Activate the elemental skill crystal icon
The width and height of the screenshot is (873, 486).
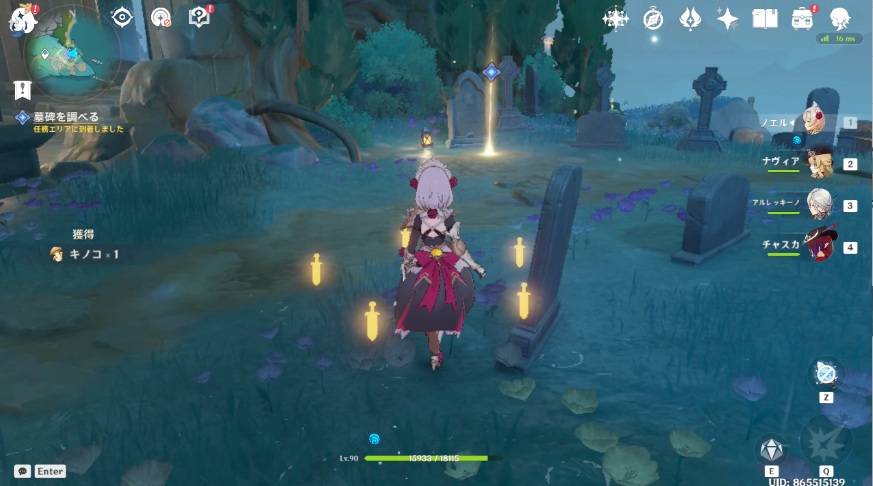tap(772, 451)
